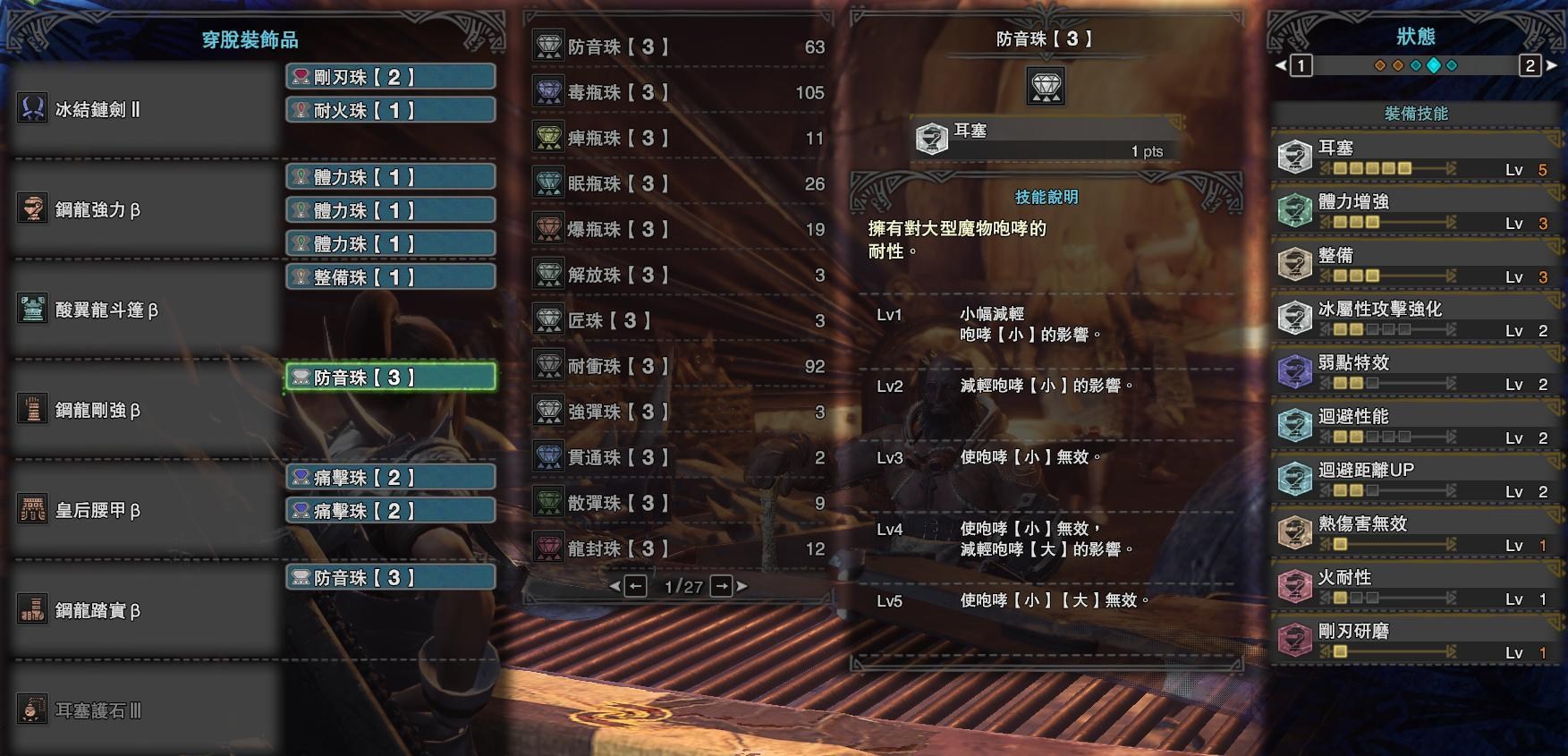Go to previous decoration list page

[635, 586]
